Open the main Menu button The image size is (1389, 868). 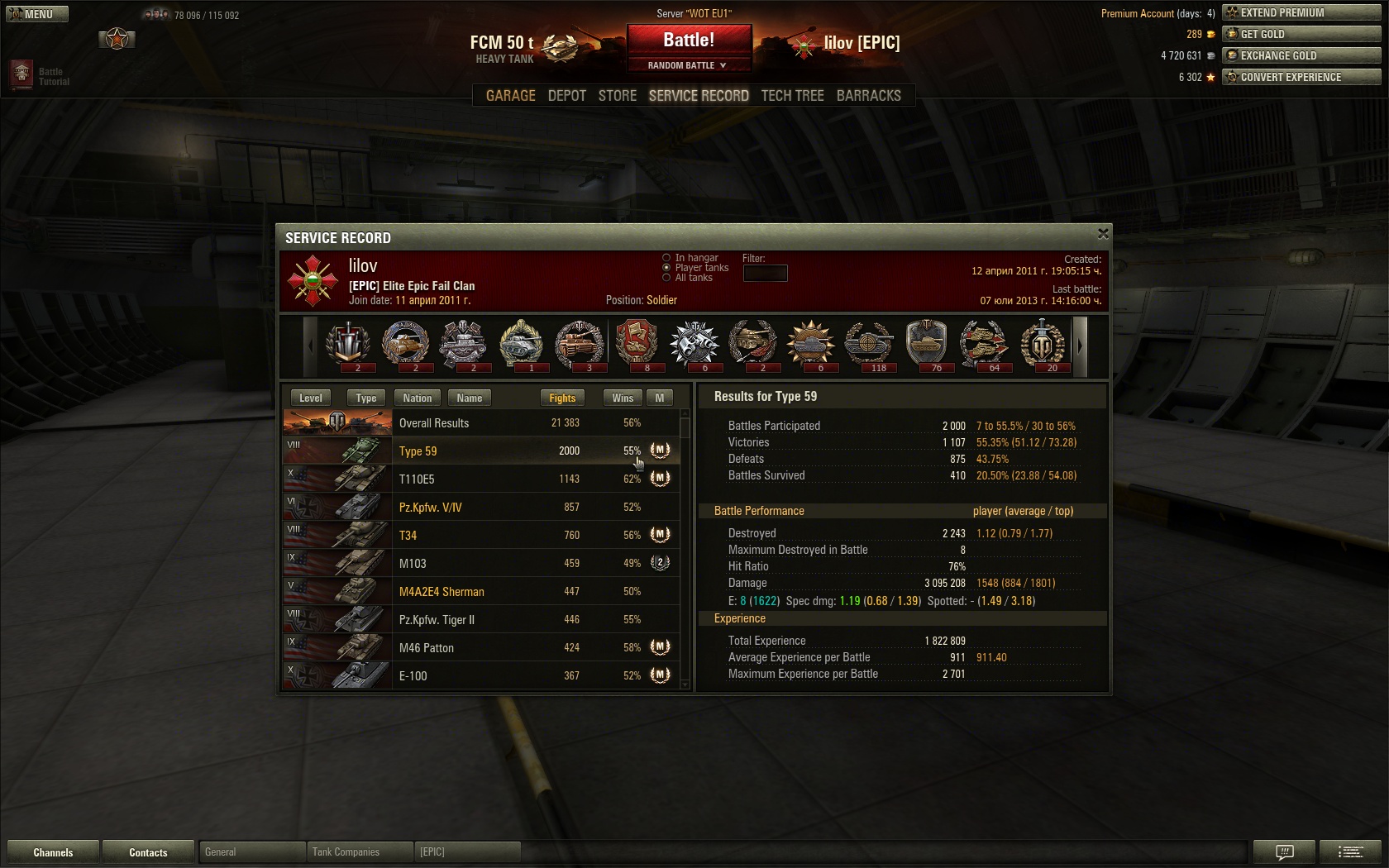click(37, 14)
